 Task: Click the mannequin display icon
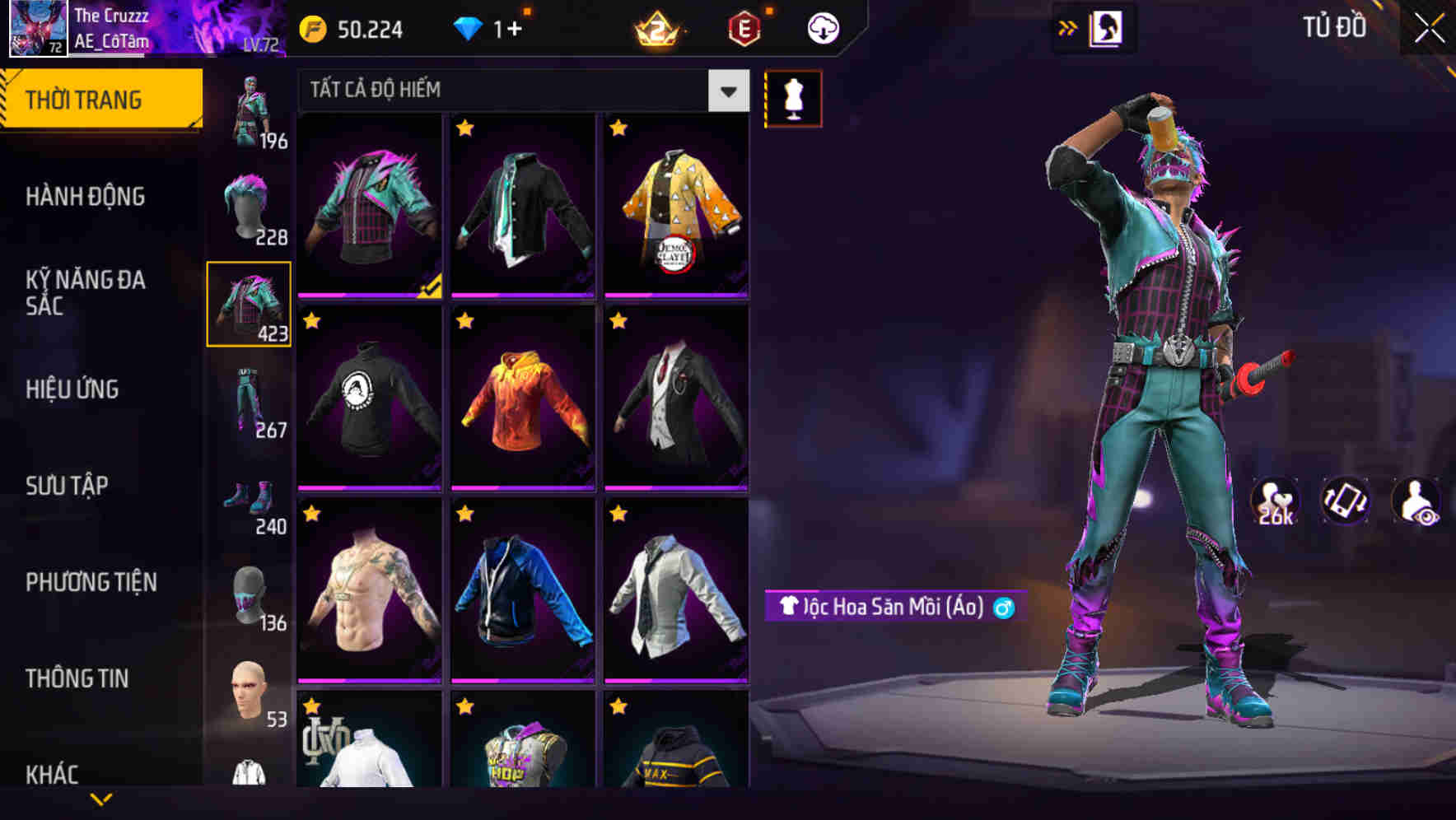coord(794,97)
